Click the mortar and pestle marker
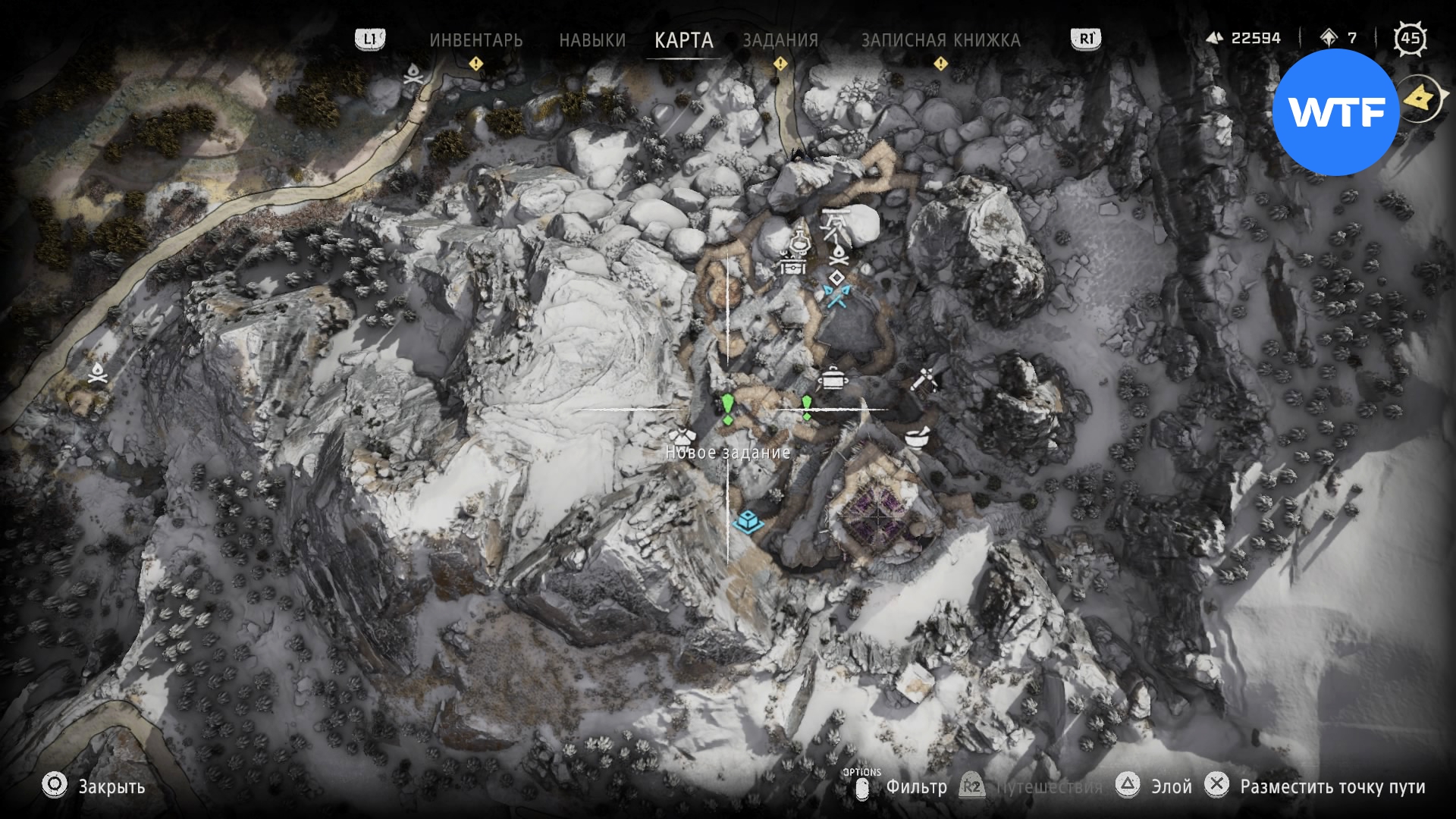The width and height of the screenshot is (1456, 819). [x=918, y=438]
